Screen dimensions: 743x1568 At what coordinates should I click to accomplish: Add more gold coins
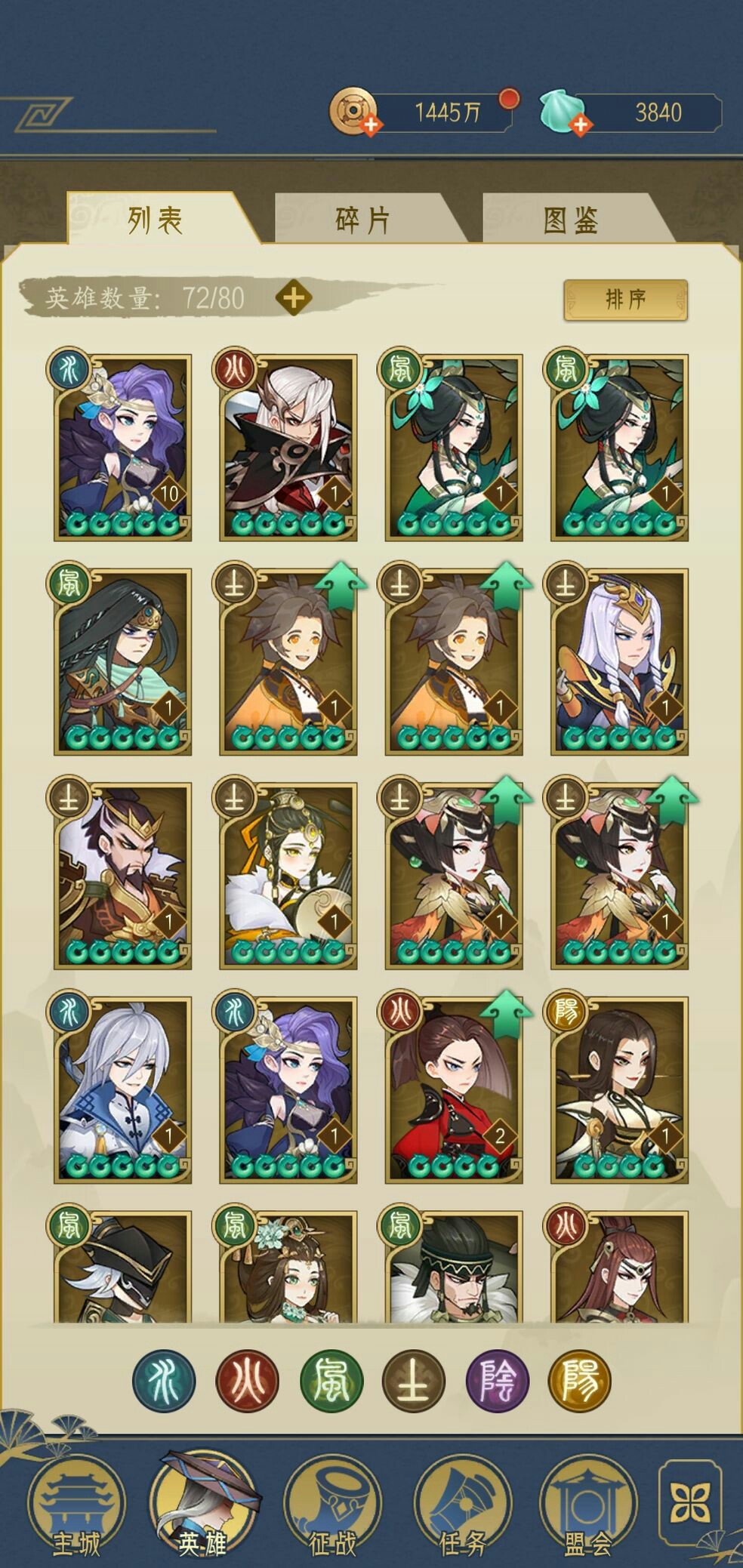pos(370,125)
